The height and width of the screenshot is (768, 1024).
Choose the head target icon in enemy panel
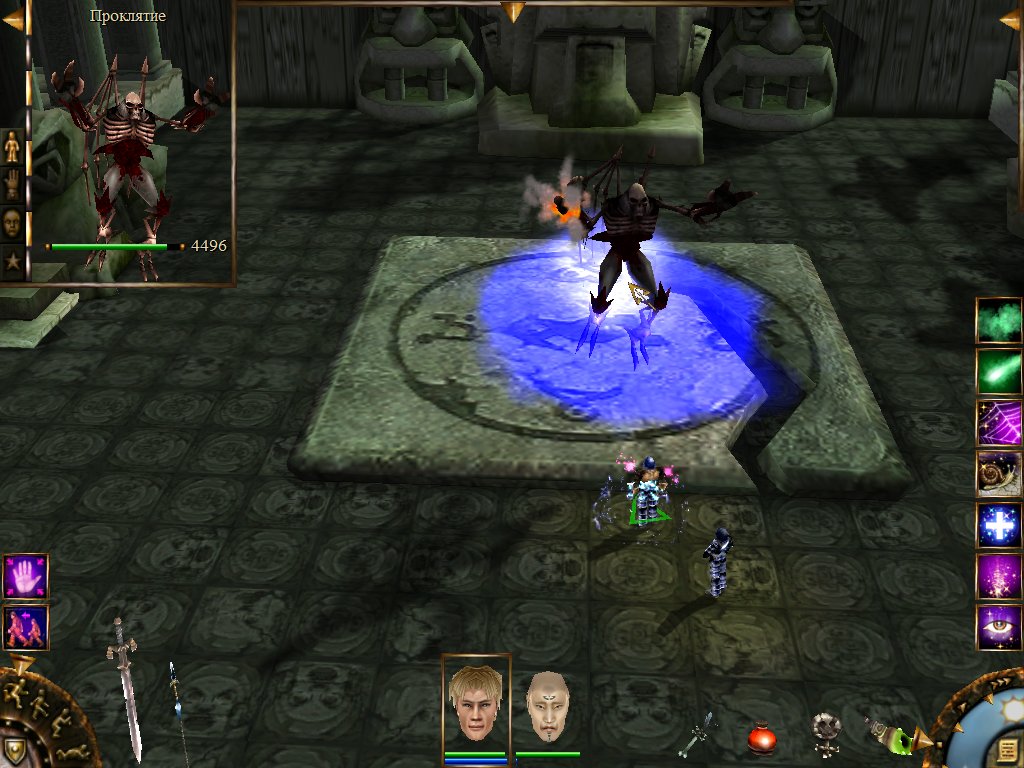(13, 222)
